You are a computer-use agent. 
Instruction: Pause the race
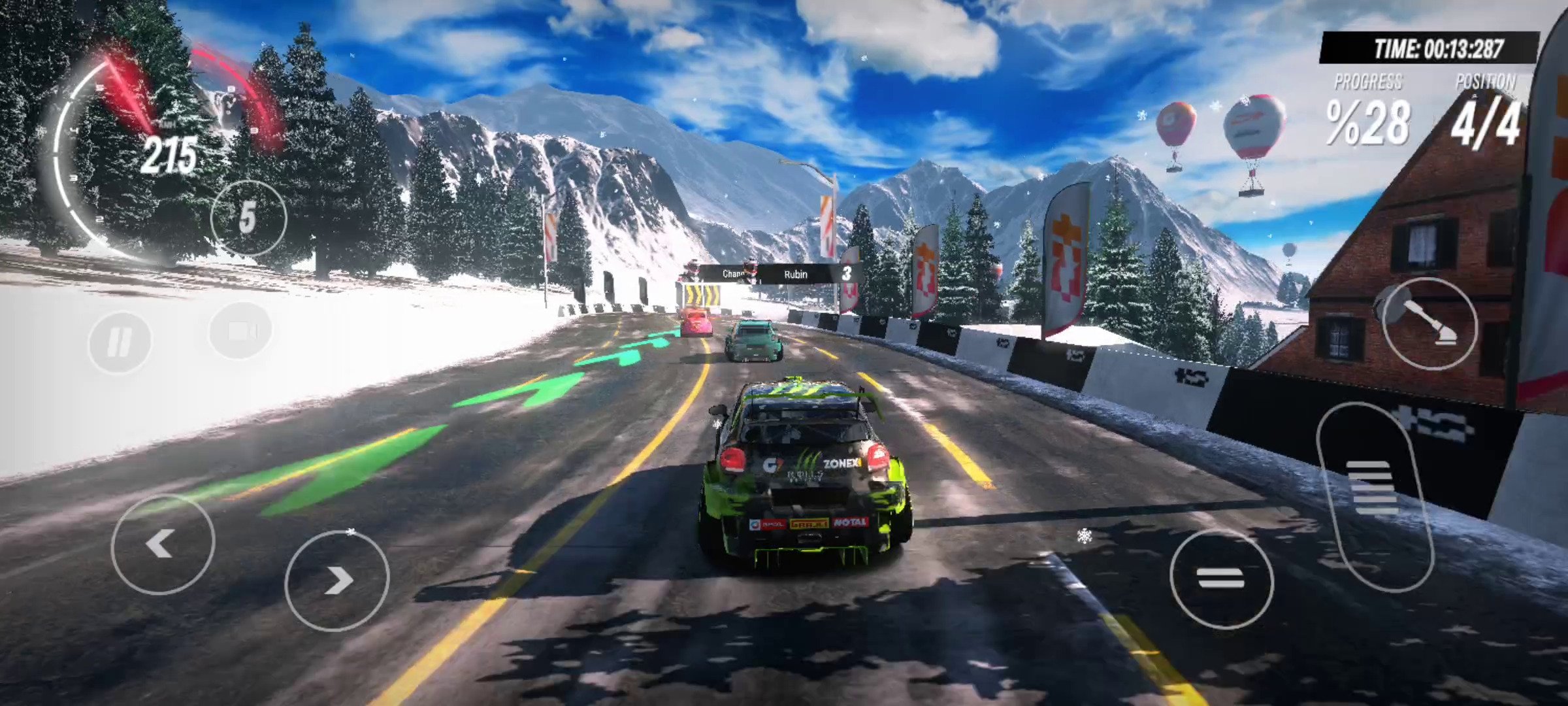point(120,341)
